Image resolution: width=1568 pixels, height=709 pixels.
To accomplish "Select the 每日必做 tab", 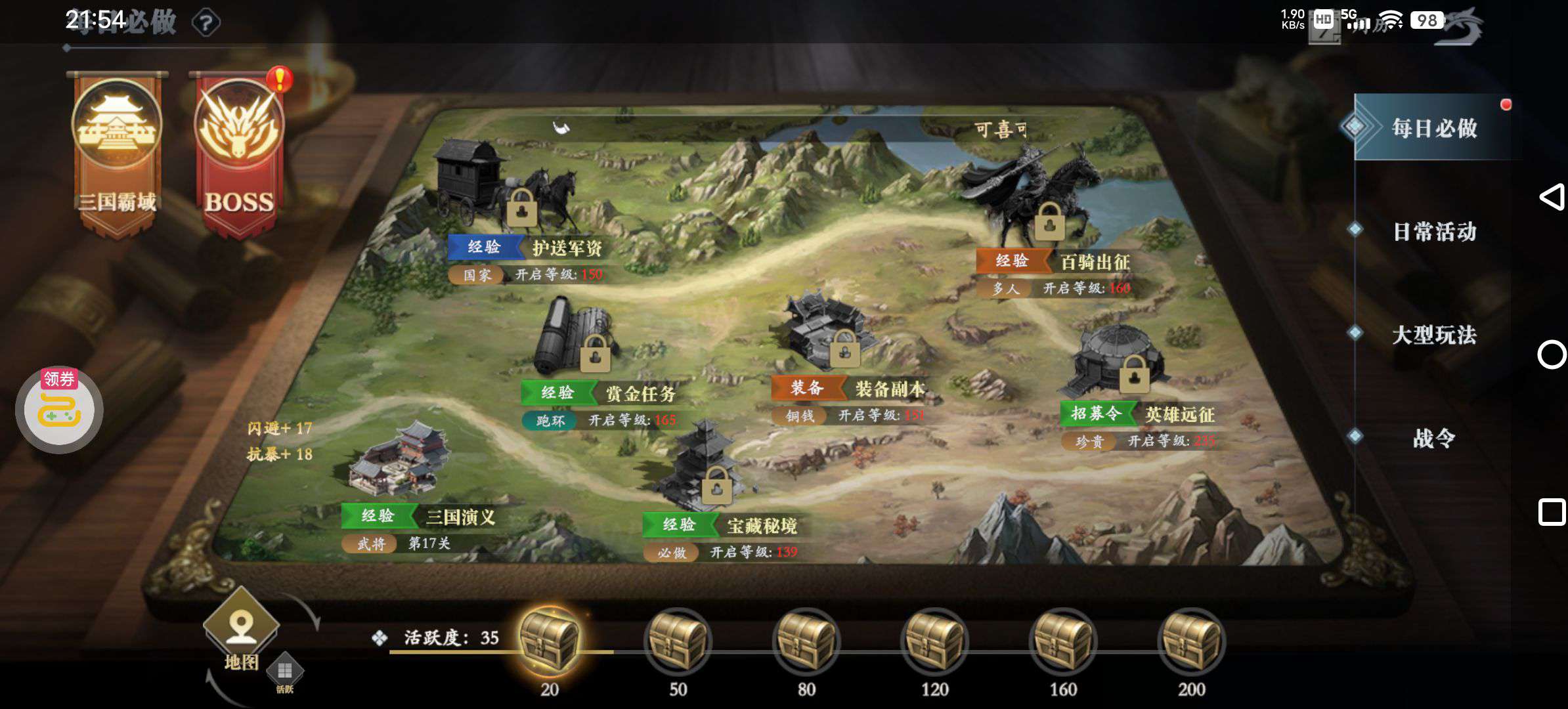I will (x=1434, y=128).
